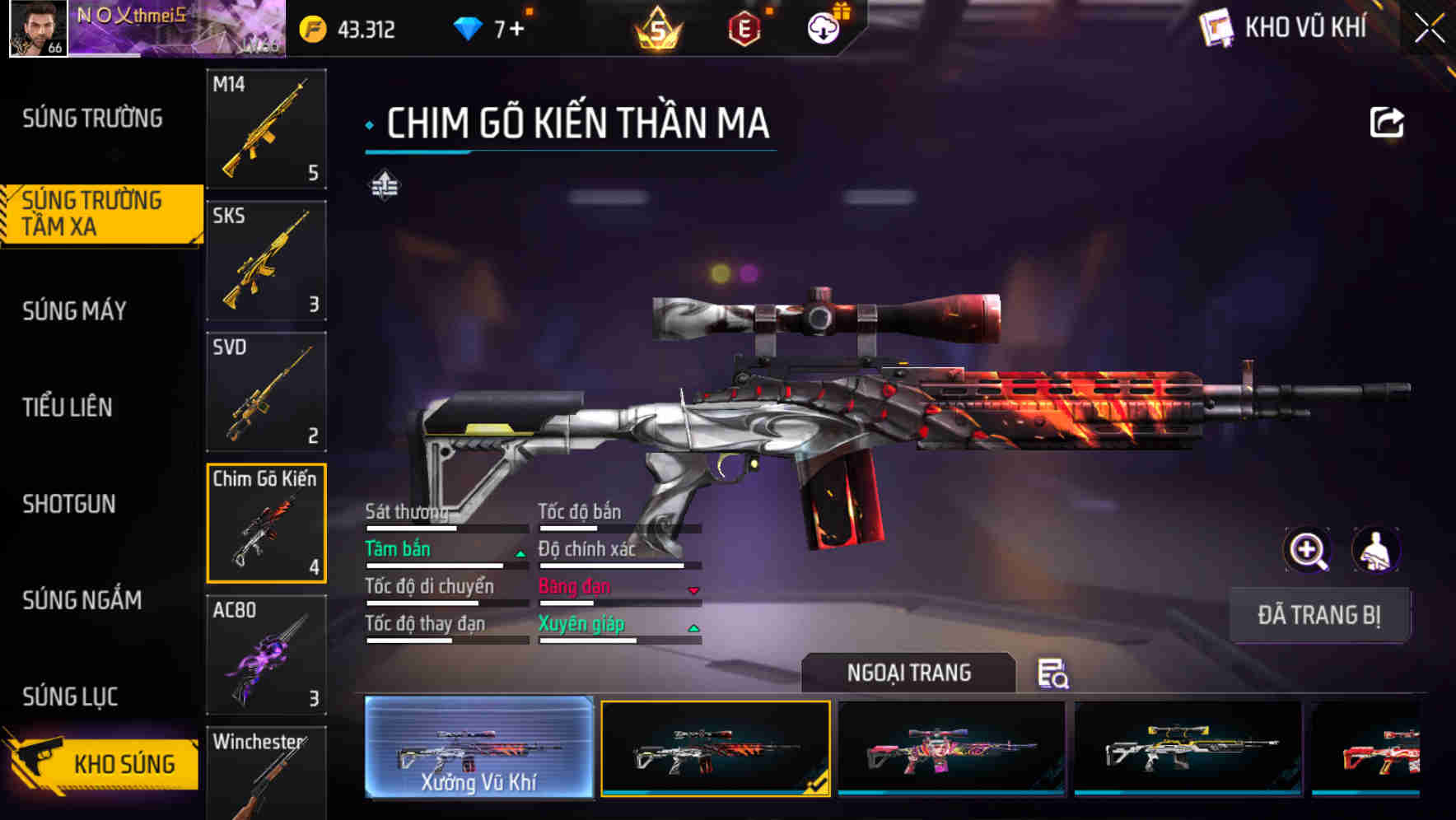Open the cloud download gift icon
The image size is (1456, 820).
pyautogui.click(x=823, y=29)
